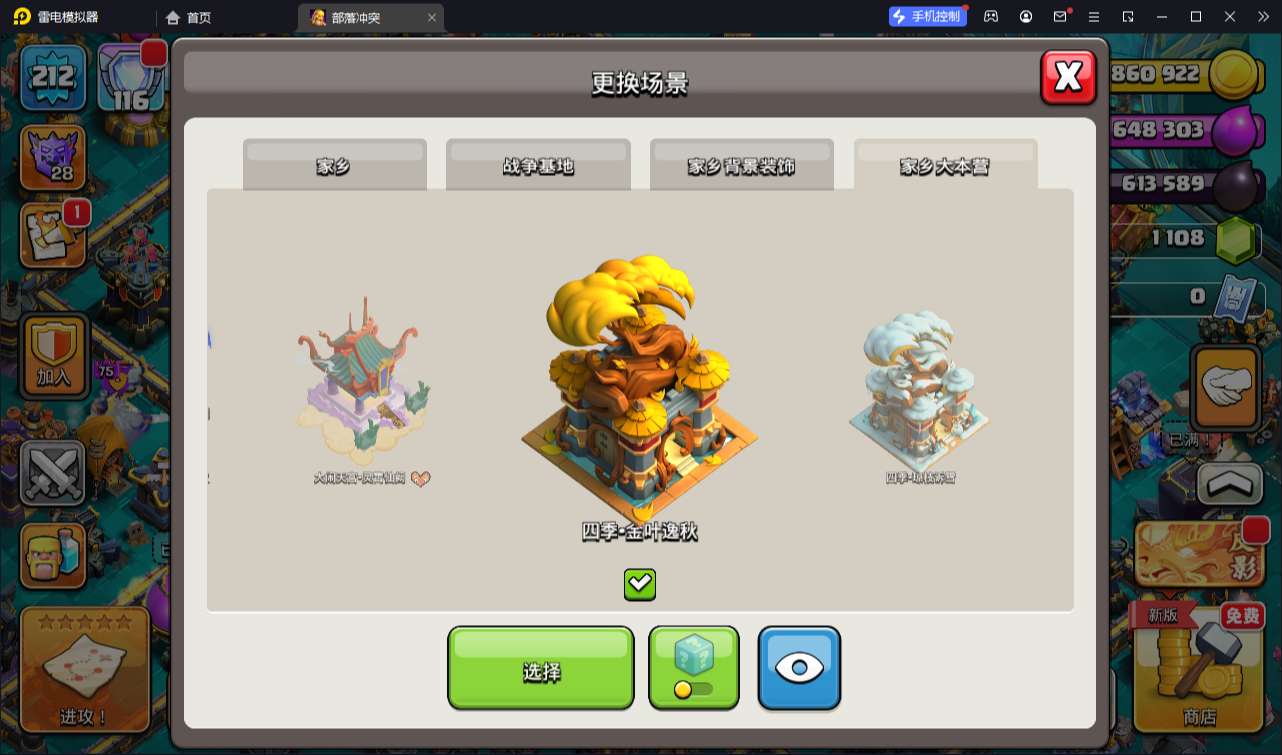Select the 家乡大本营 tab
This screenshot has width=1282, height=755.
tap(945, 165)
